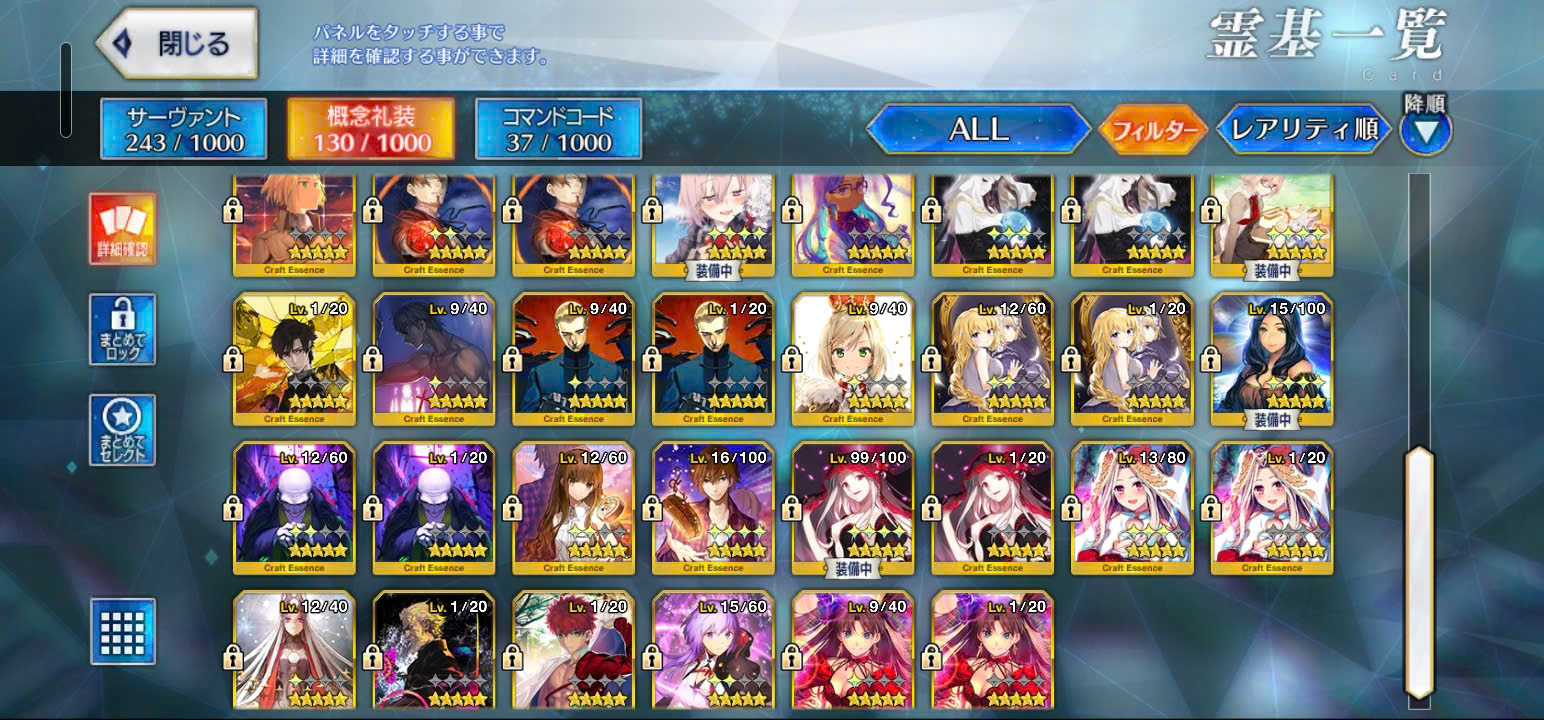Choose the Lv. 15/60 purple-haired girl card

713,652
